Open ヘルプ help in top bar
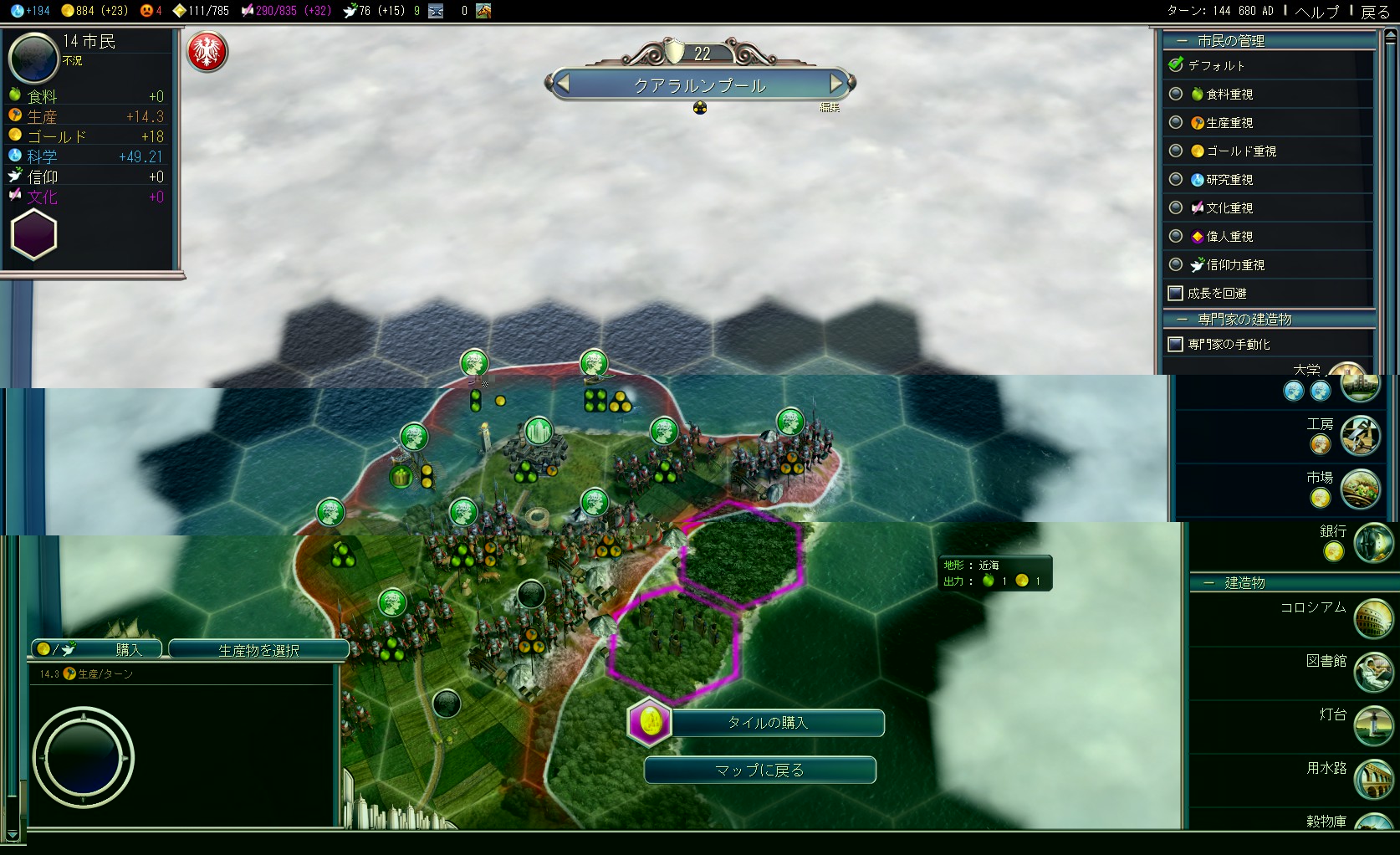1400x855 pixels. click(x=1316, y=11)
